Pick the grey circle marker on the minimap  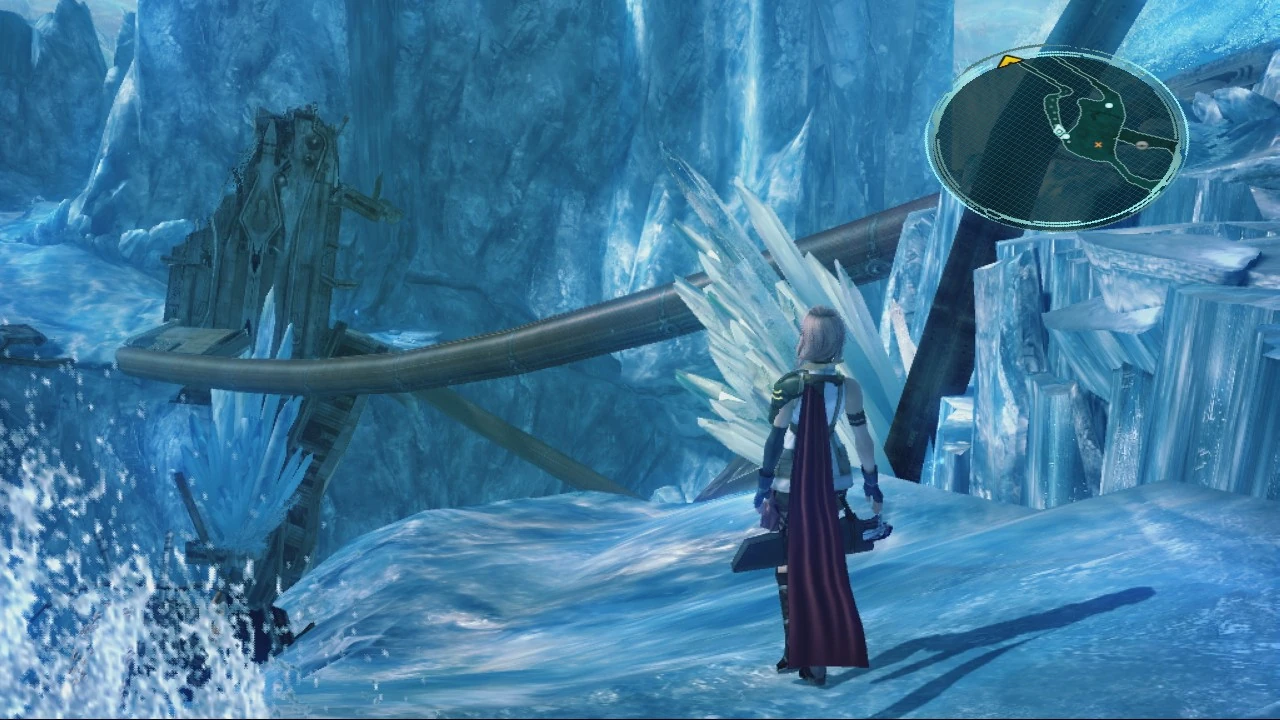click(x=1142, y=146)
